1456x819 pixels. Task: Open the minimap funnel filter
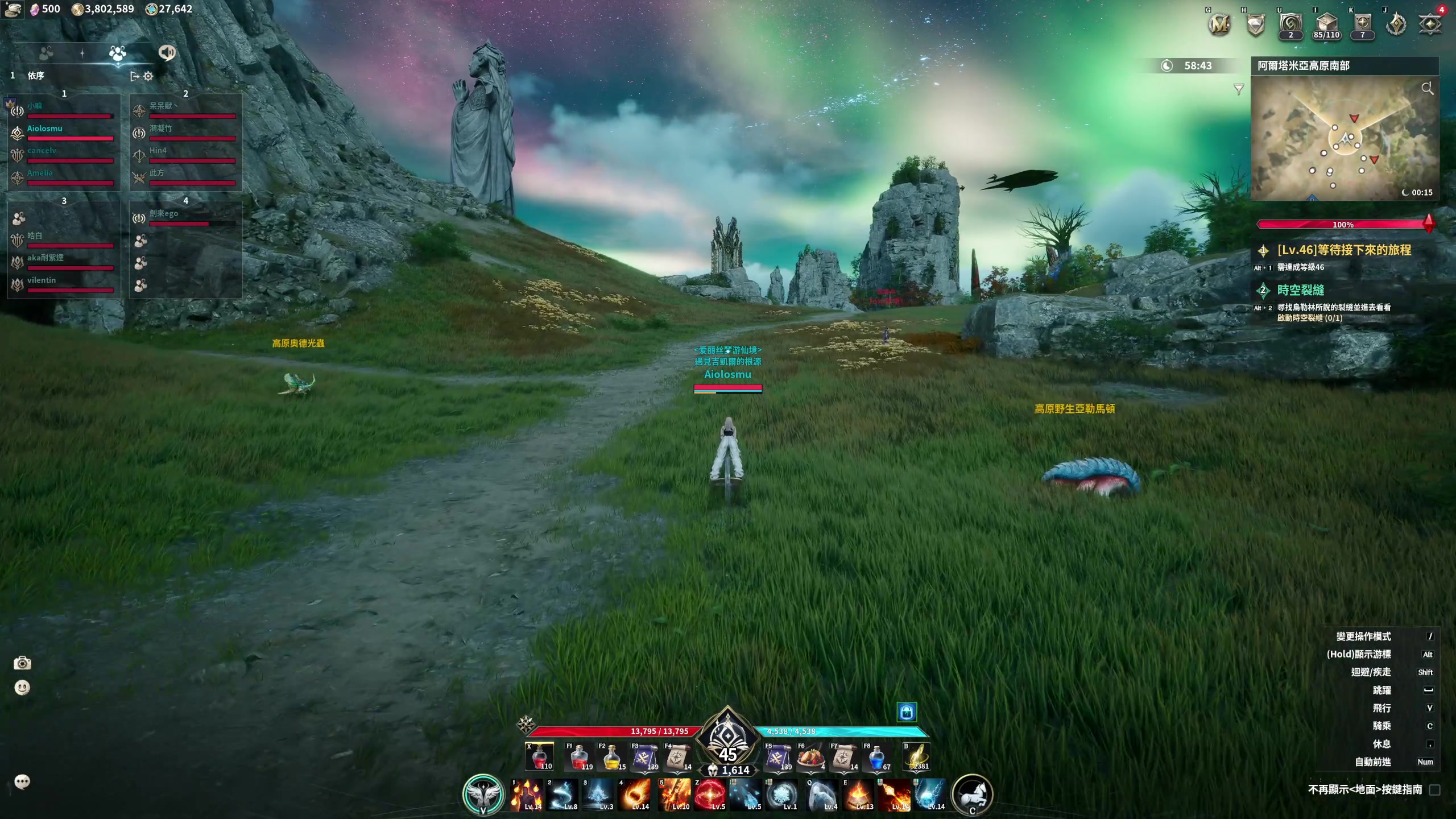click(x=1239, y=89)
